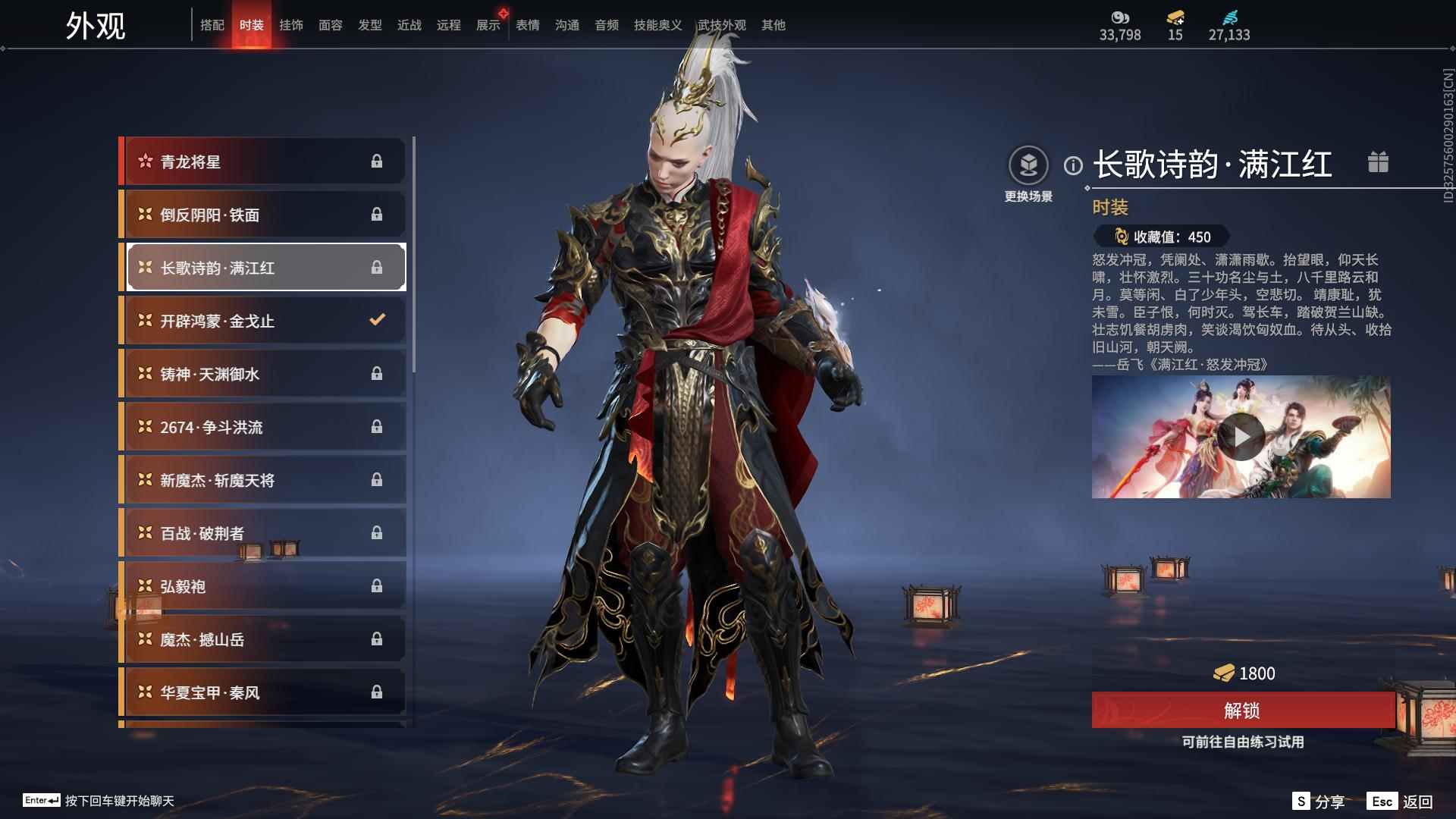
Task: Switch to the 发型 tab
Action: (369, 24)
